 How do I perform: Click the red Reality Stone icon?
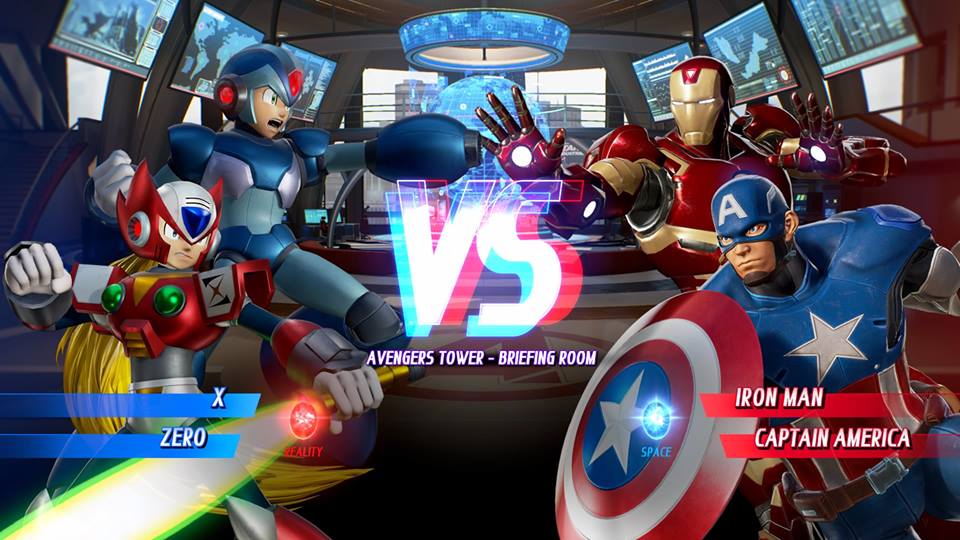(304, 419)
